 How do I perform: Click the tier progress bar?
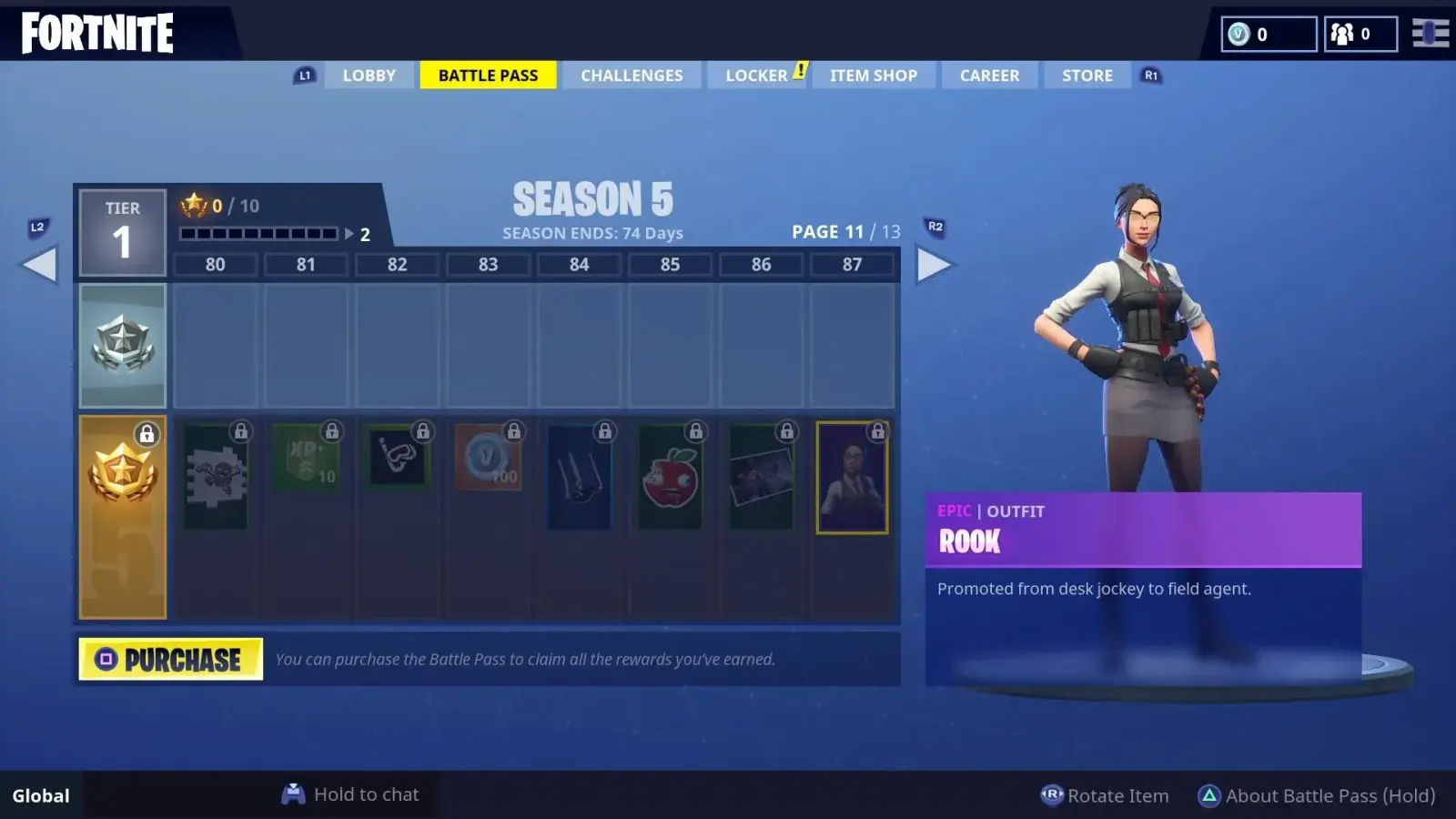coord(259,233)
